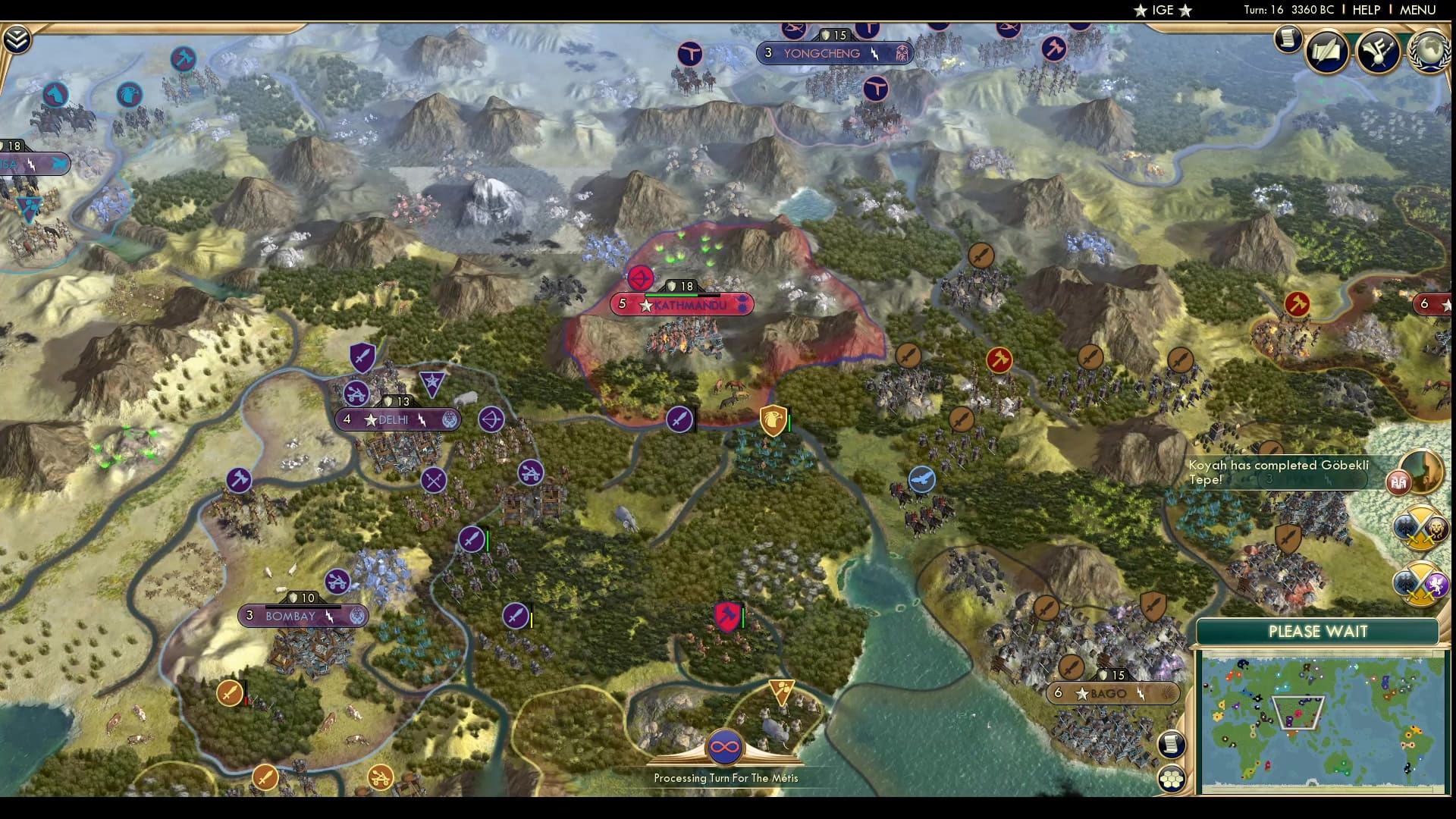
Task: Click the Göbekli Tepe wonder notification bubble
Action: [x=1400, y=483]
